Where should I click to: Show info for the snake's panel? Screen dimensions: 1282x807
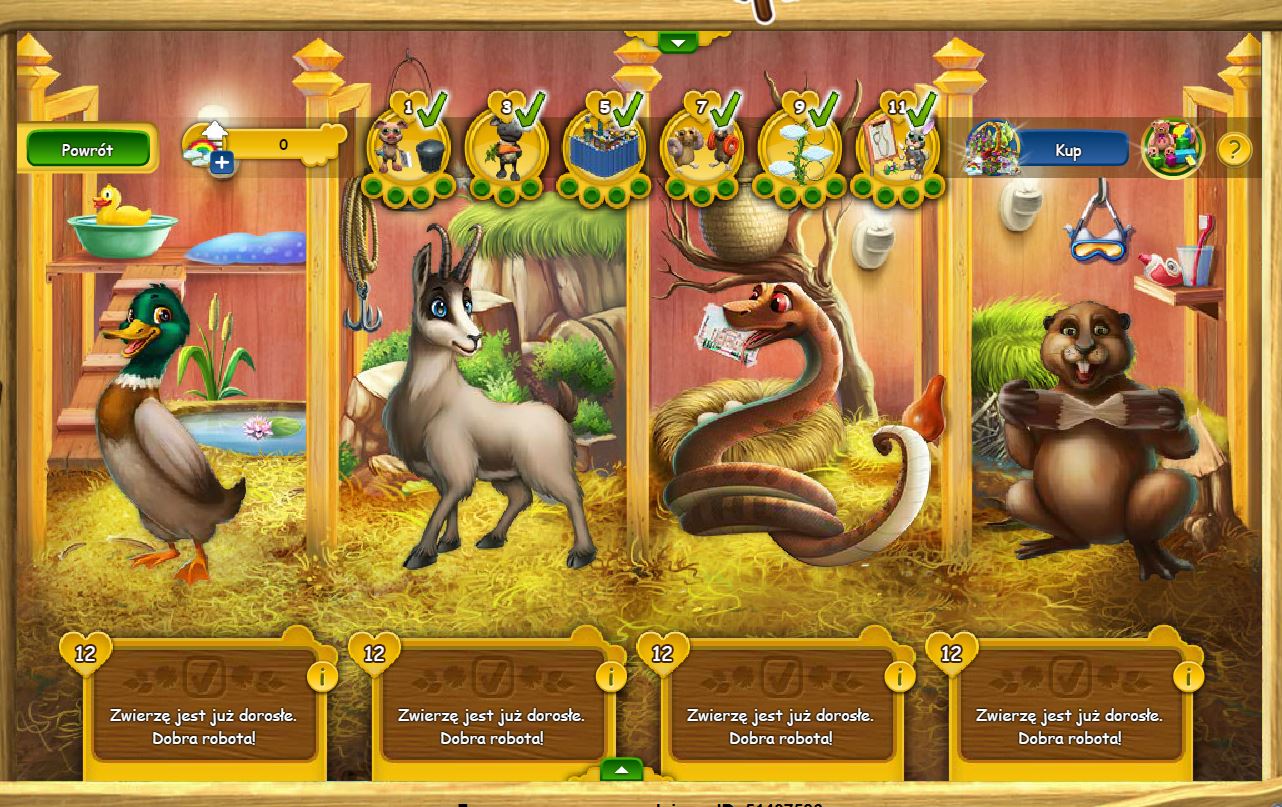(899, 677)
